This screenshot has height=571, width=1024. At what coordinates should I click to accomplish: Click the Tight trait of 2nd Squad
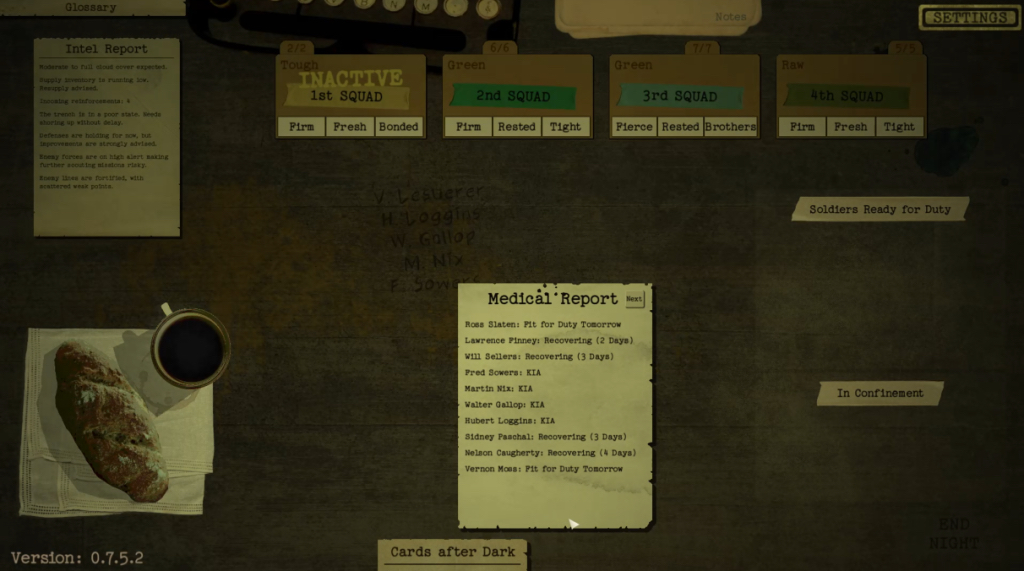(565, 127)
